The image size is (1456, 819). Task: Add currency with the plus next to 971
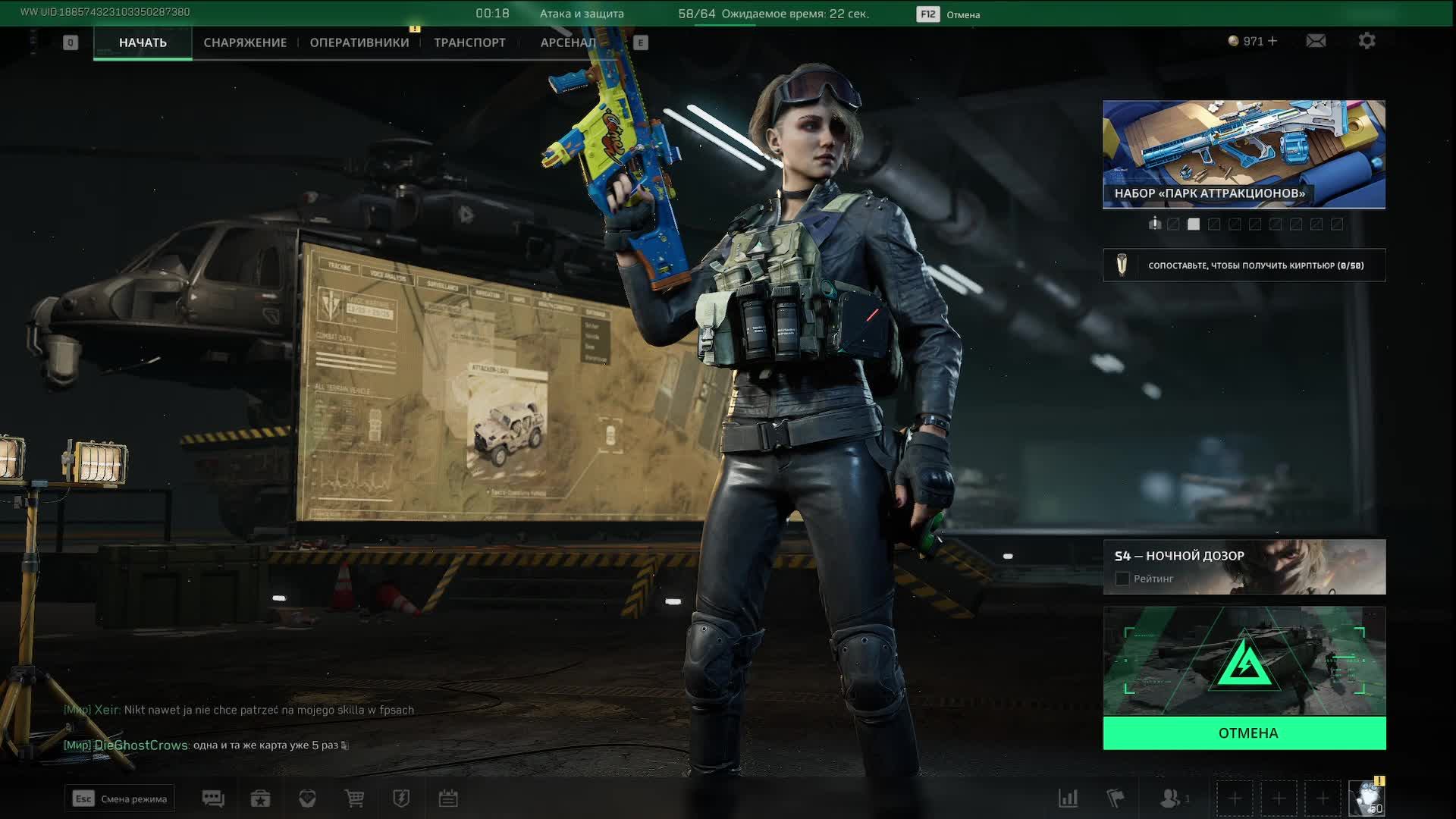tap(1272, 41)
